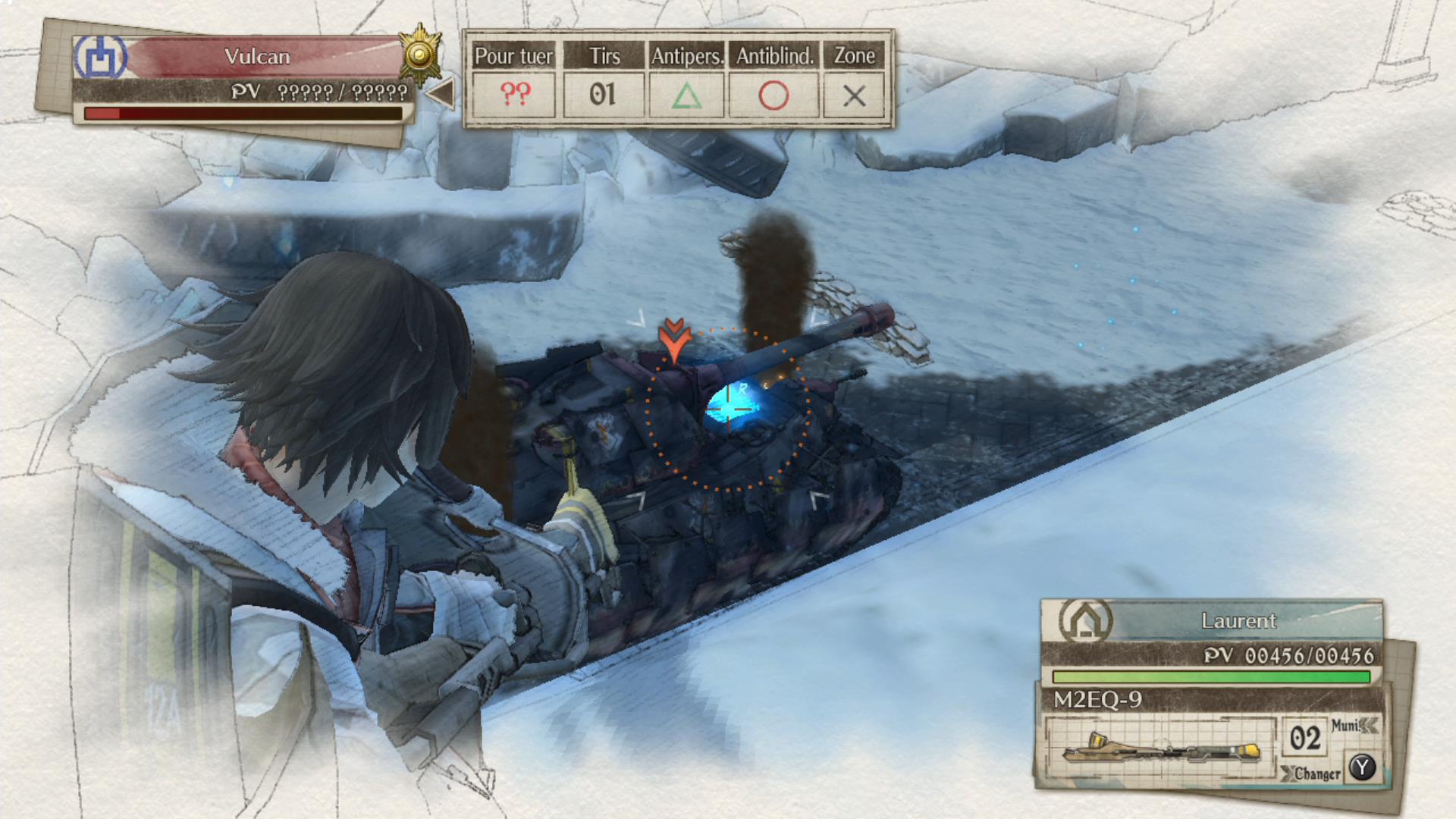1456x819 pixels.
Task: Click the triangle arrow beside the Vulcan panel
Action: [x=442, y=93]
